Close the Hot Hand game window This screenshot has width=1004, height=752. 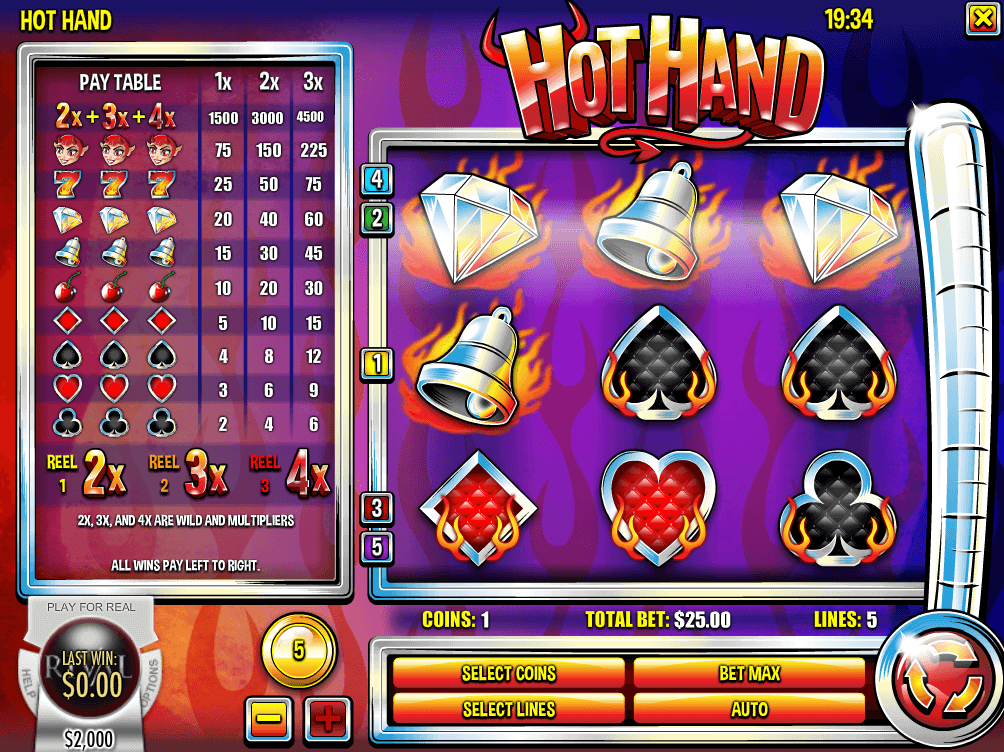click(980, 18)
